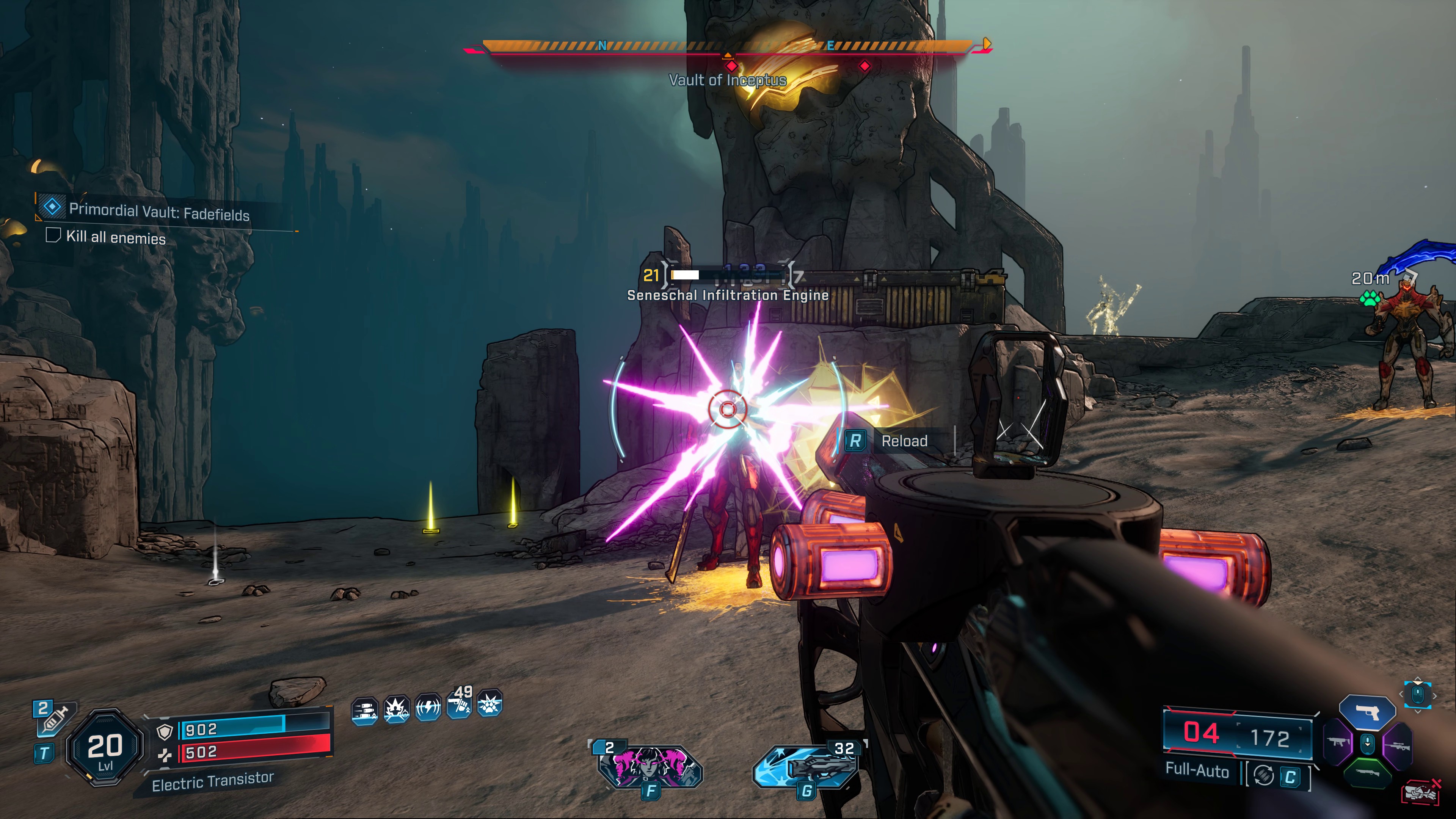Select the Primordial Vault: Fadefields quest tracker

click(158, 212)
